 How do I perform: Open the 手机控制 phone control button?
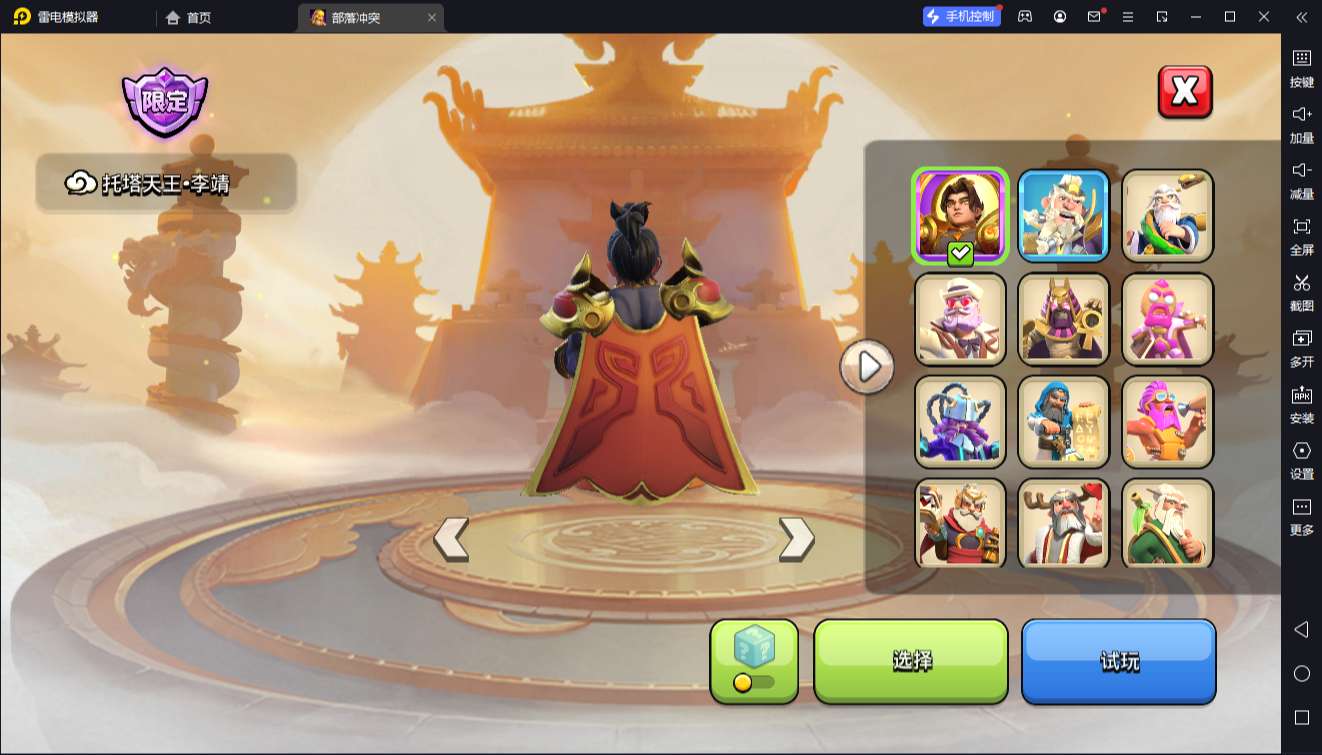tap(962, 17)
